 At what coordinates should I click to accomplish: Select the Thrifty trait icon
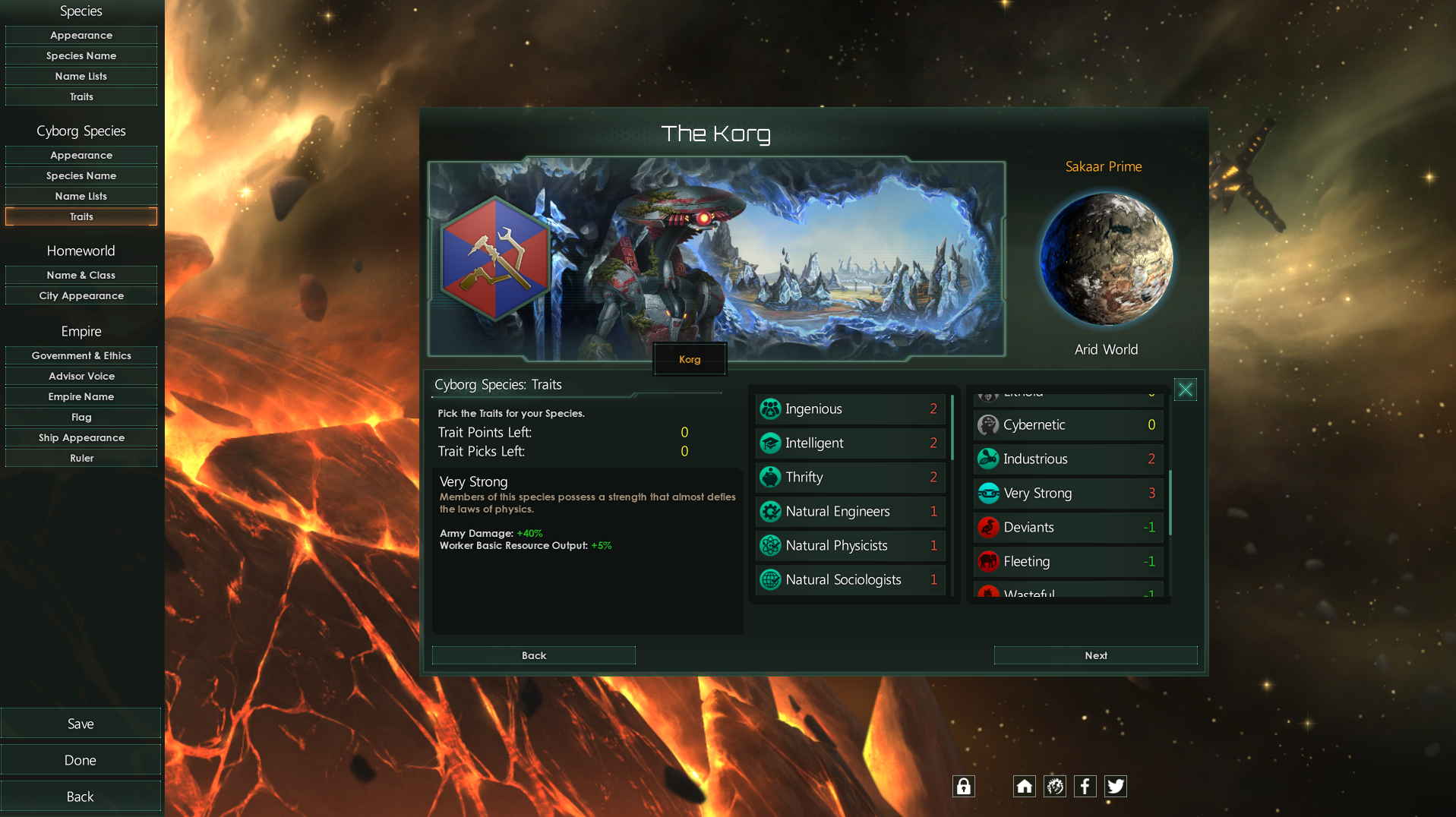pos(769,477)
